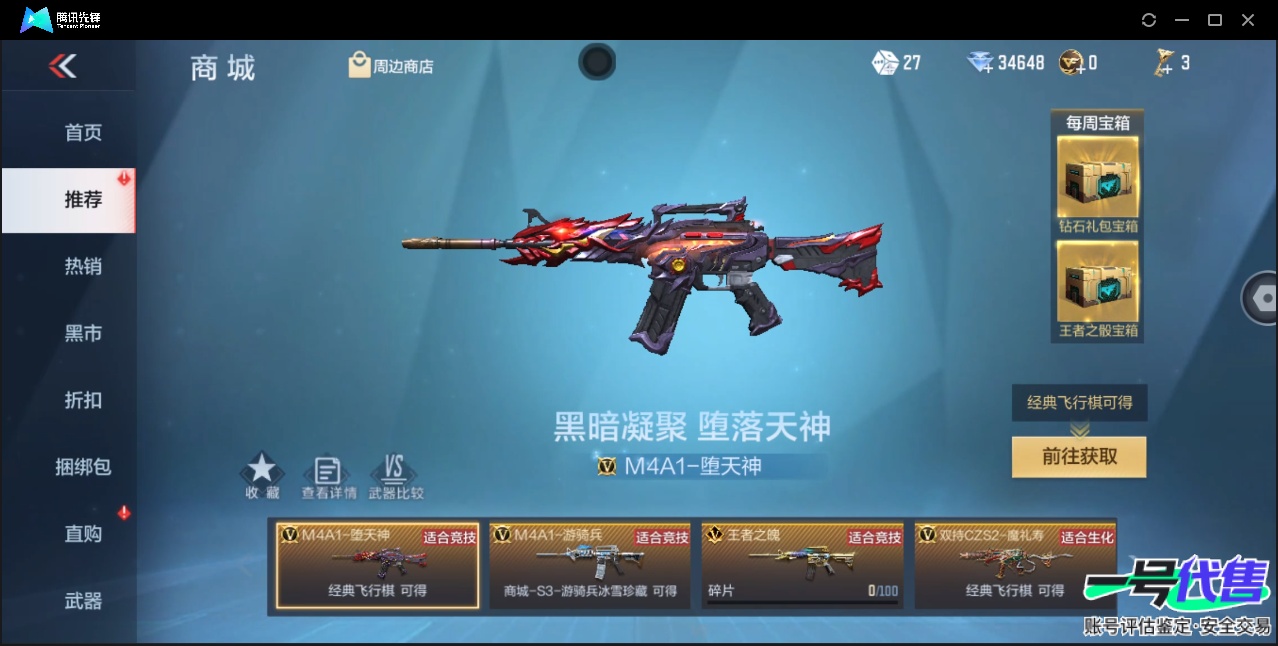
Task: Minimize the emulator window
Action: click(1182, 20)
